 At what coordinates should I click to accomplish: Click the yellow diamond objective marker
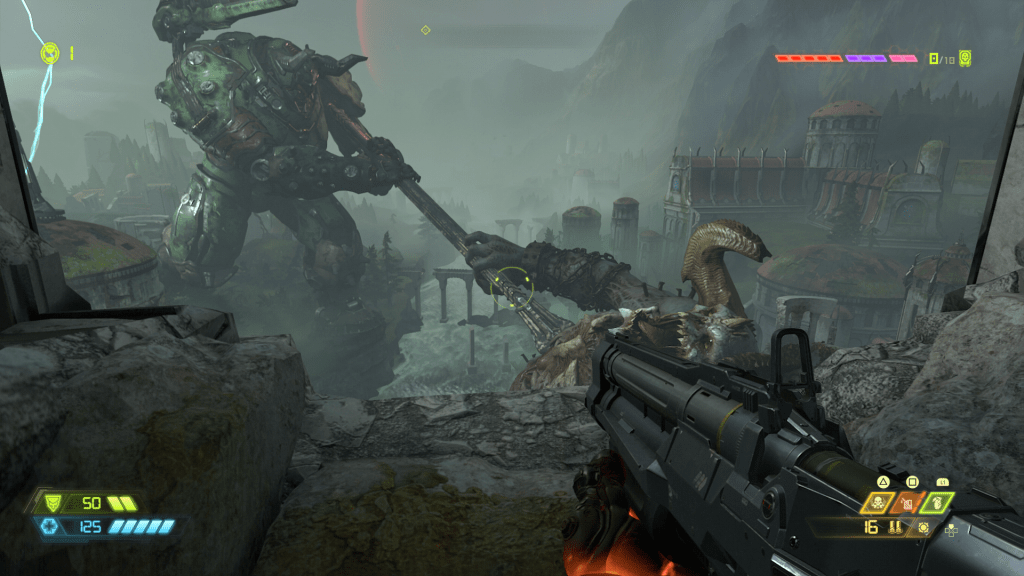tap(425, 30)
